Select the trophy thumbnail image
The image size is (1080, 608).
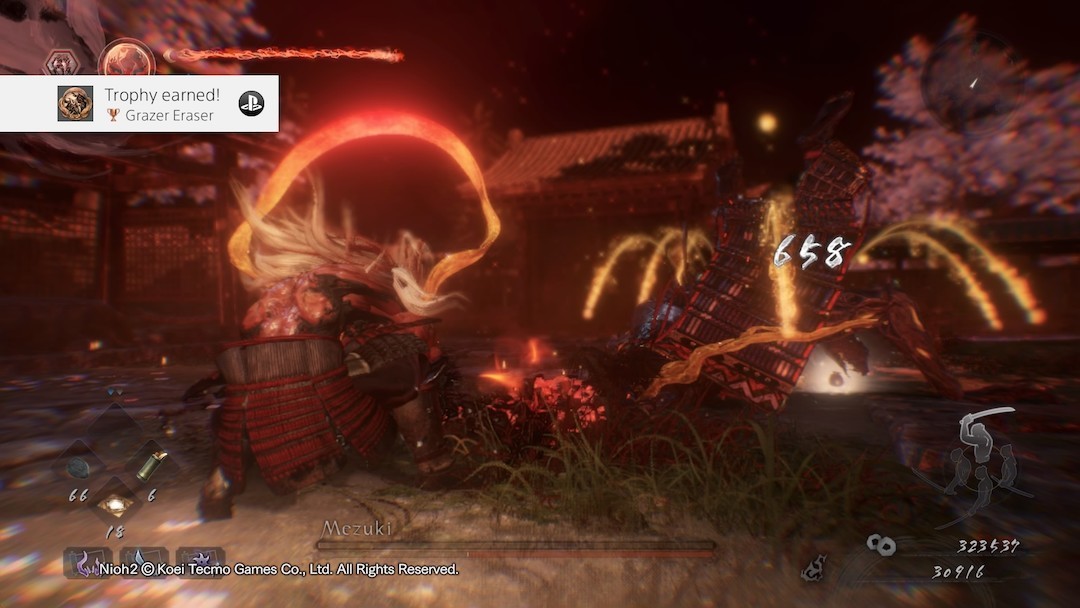(x=75, y=103)
